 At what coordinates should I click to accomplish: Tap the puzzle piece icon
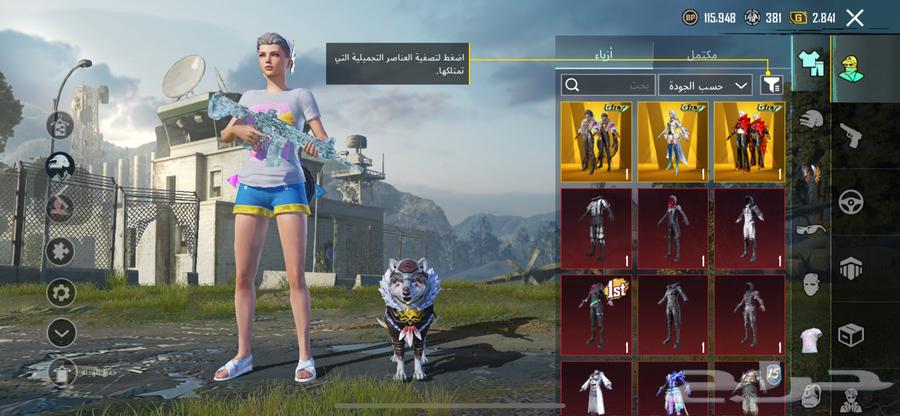tap(61, 250)
